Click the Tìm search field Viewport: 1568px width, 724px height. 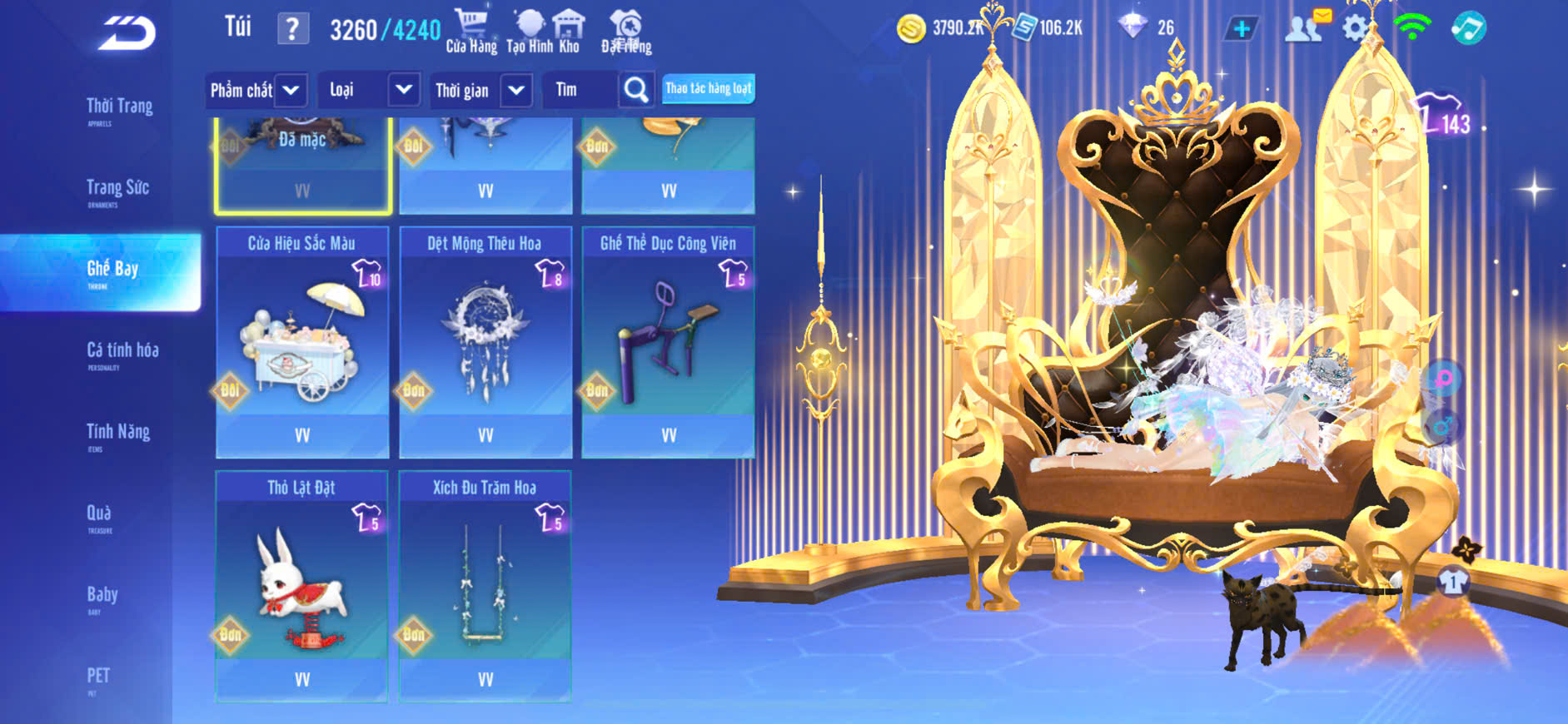tap(580, 90)
